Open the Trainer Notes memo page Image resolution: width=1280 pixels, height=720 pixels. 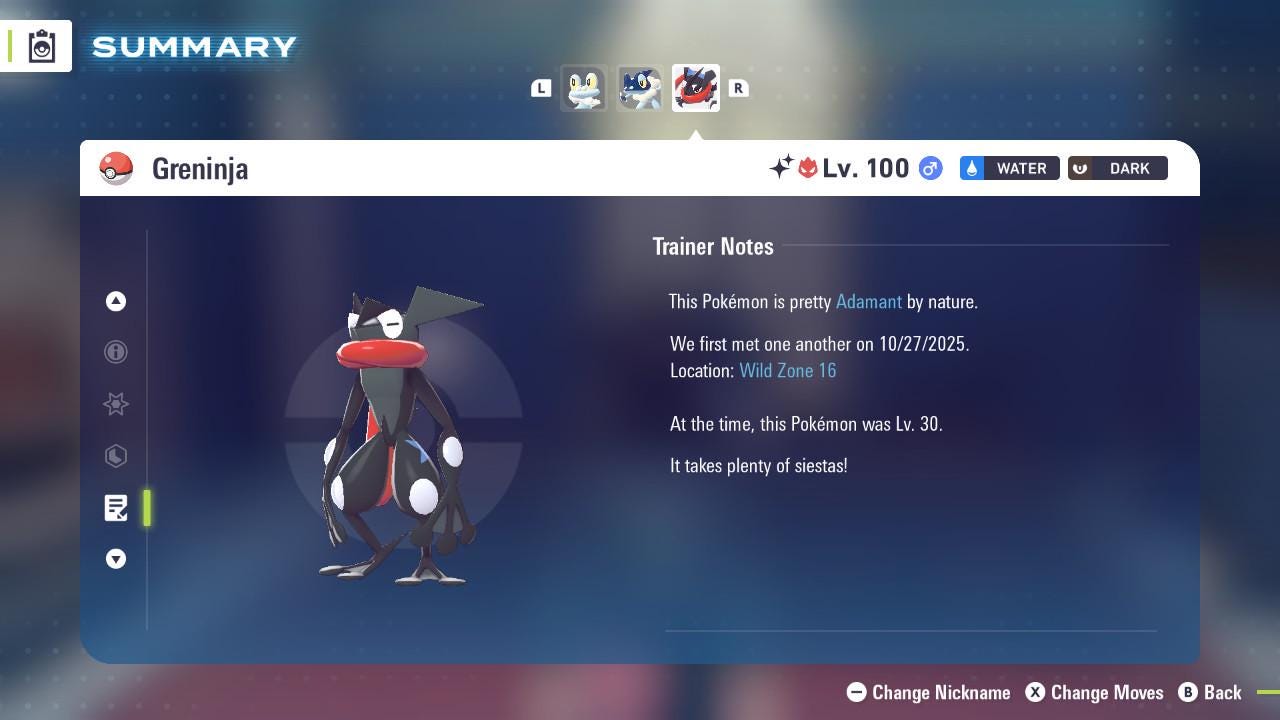coord(116,508)
